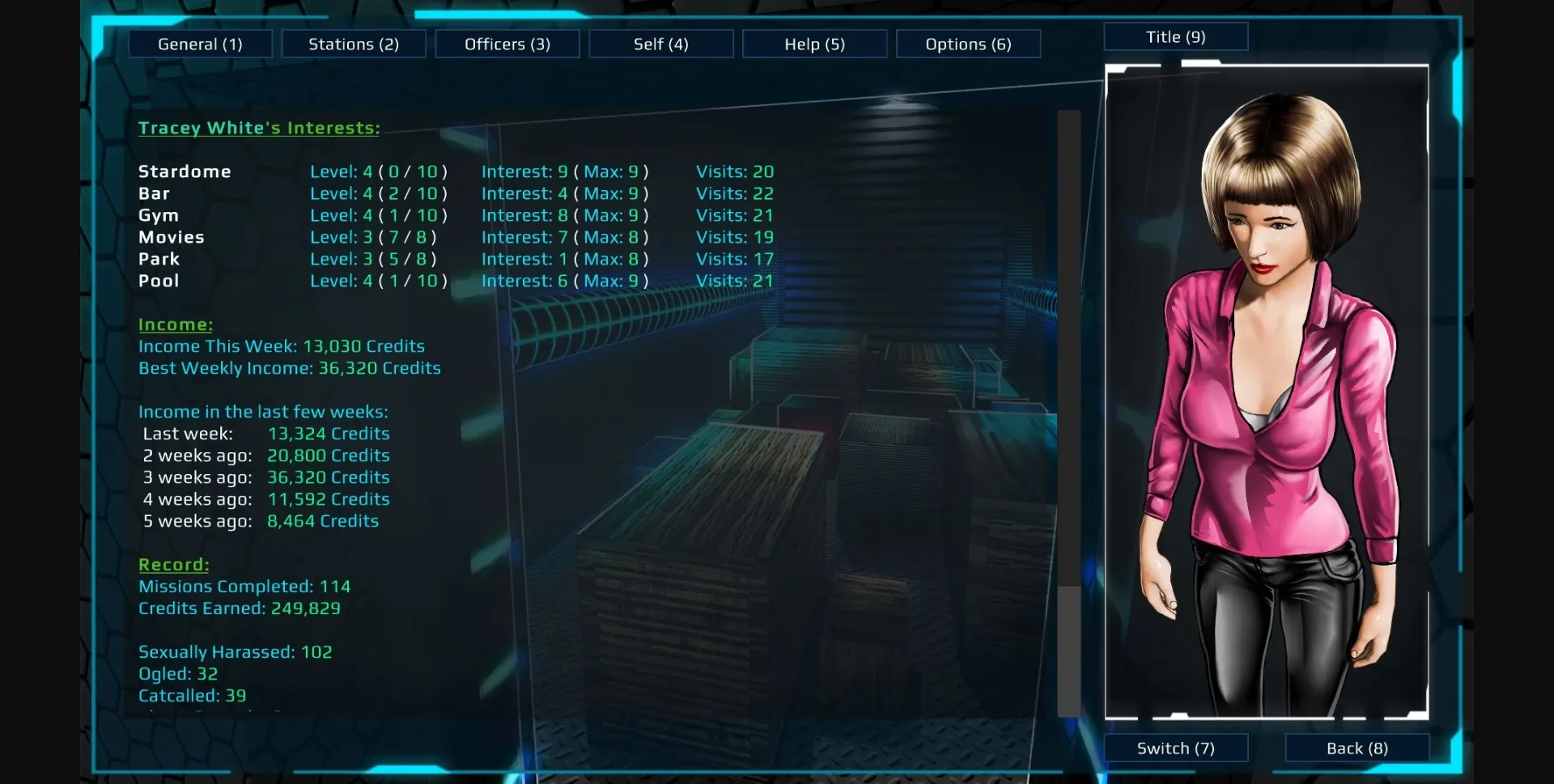Click the Movies visits count
The width and height of the screenshot is (1554, 784).
[735, 237]
